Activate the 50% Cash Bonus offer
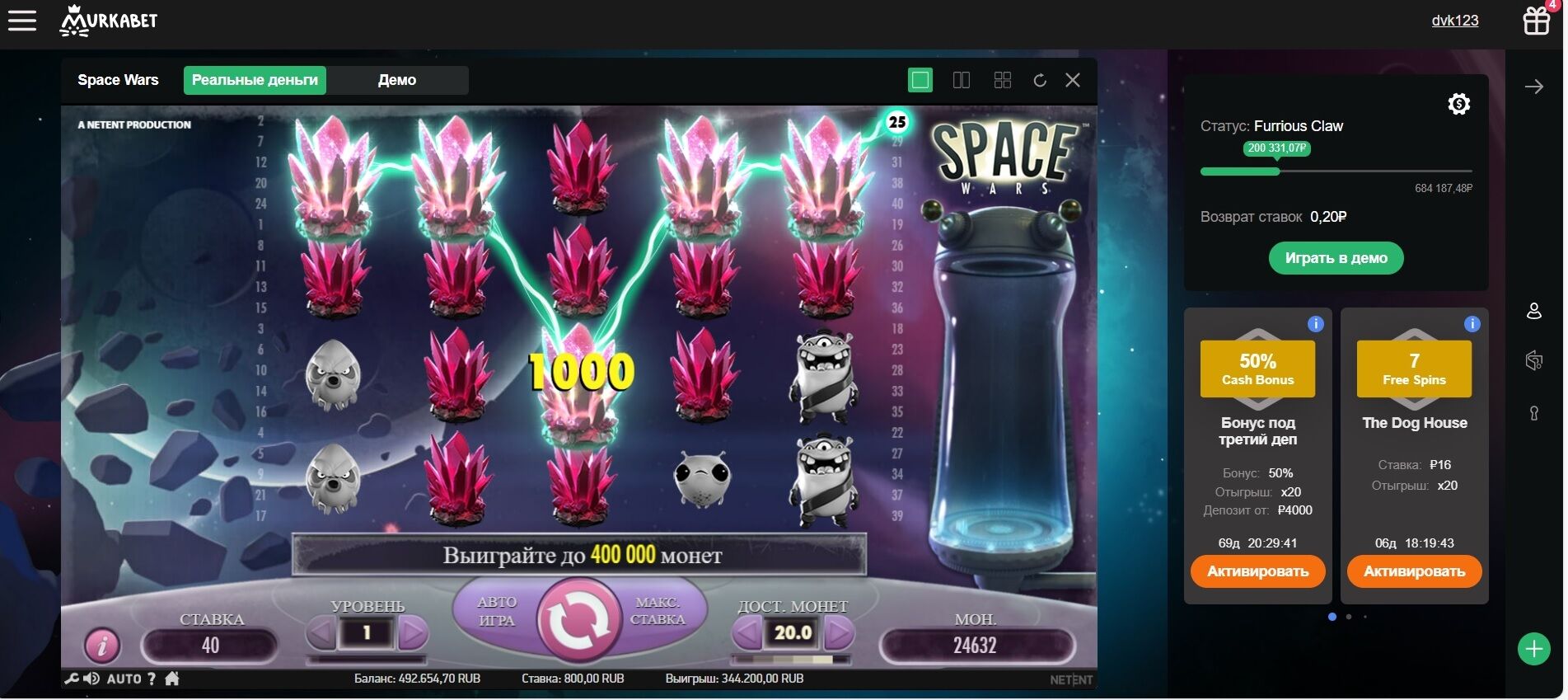This screenshot has width=1568, height=700. [1257, 571]
